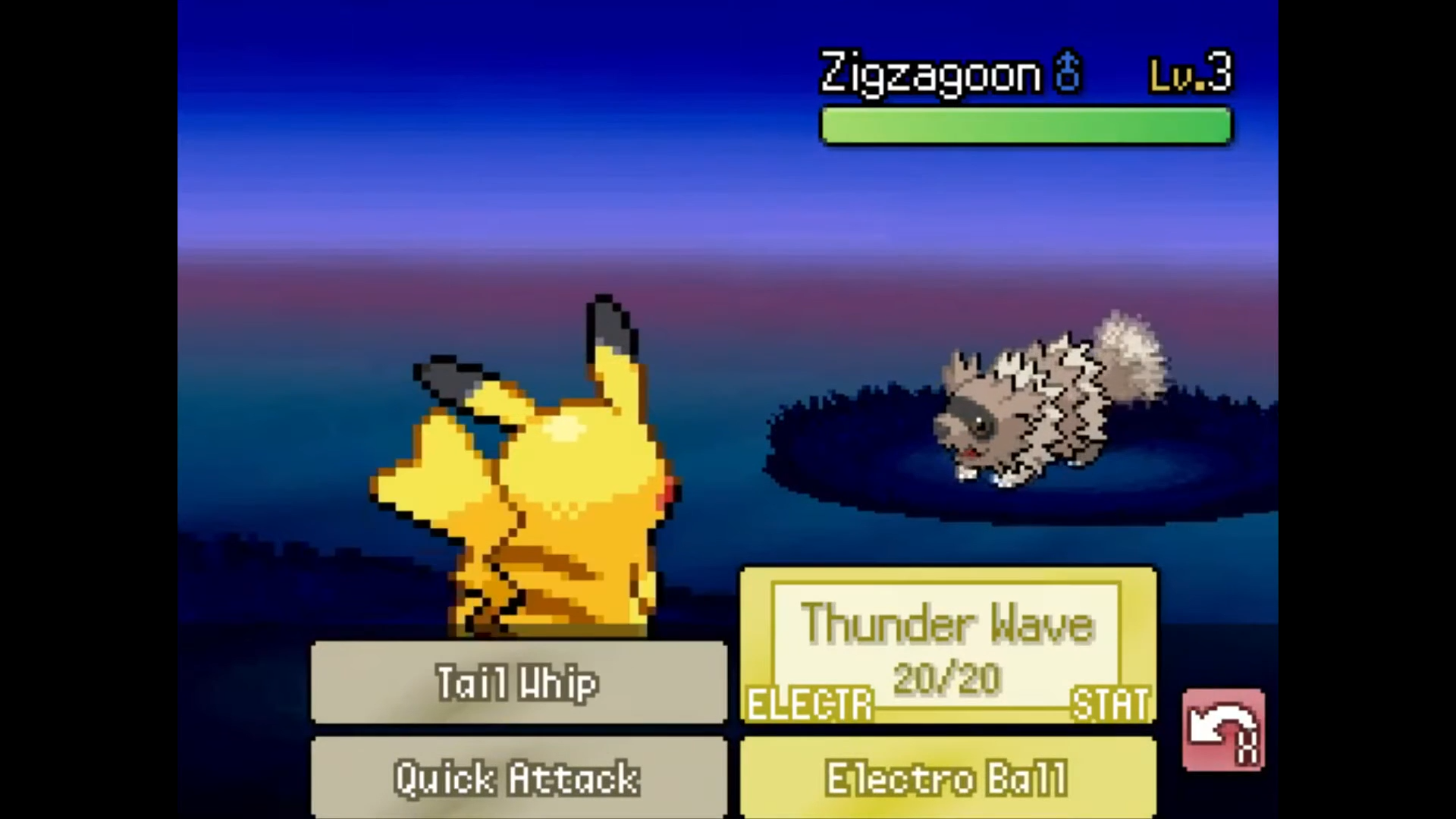Select the Thunder Wave move
1456x819 pixels.
point(946,624)
